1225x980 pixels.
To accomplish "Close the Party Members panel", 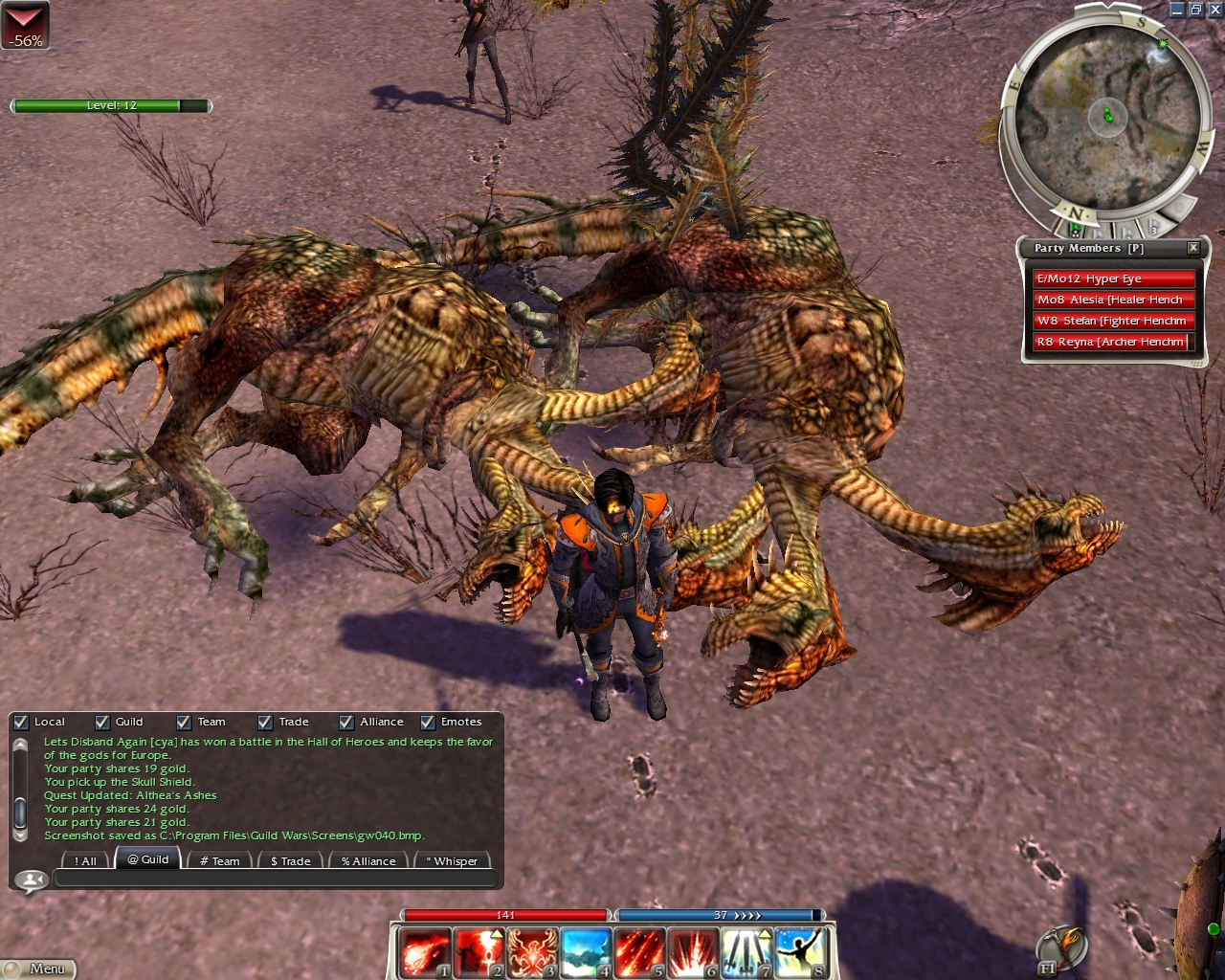I will tap(1193, 248).
